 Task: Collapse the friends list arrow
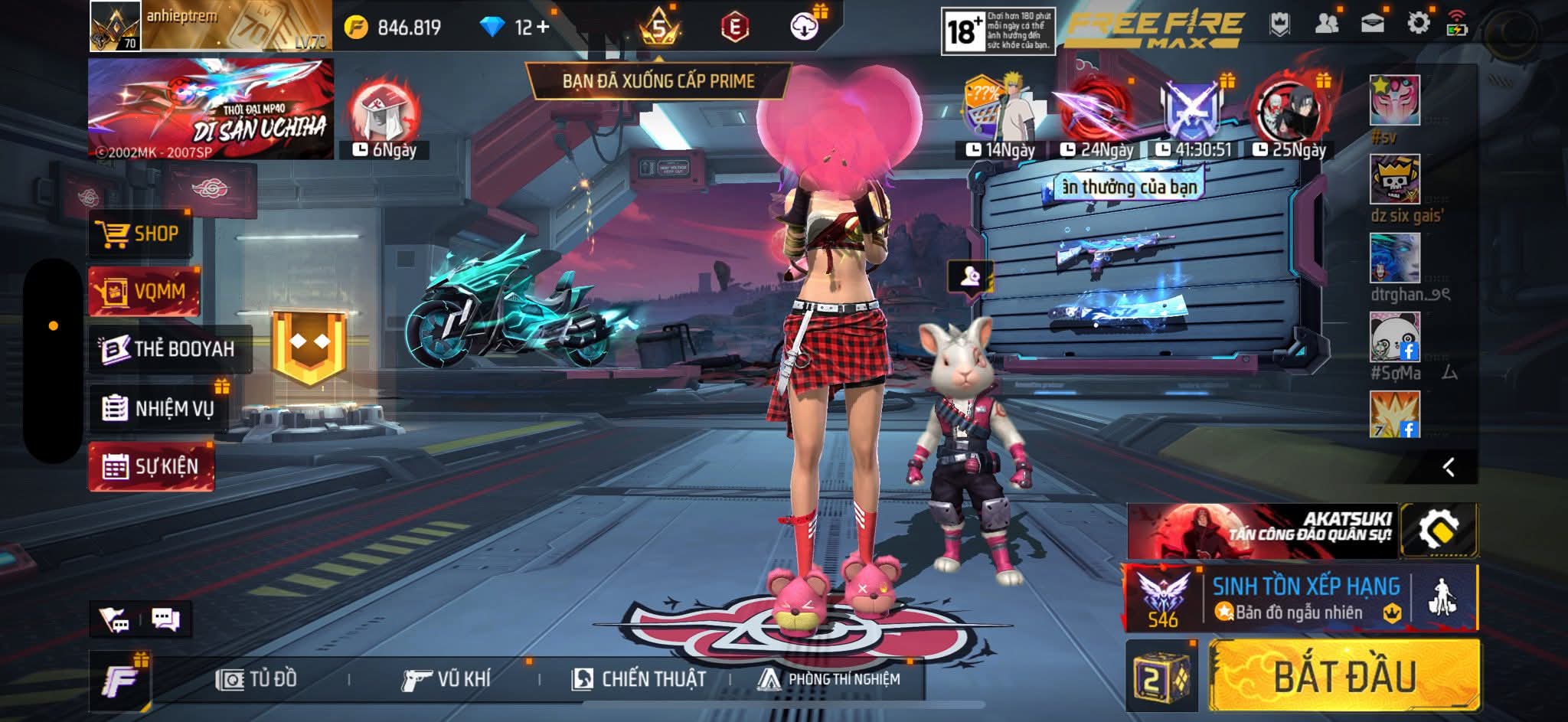(x=1448, y=467)
